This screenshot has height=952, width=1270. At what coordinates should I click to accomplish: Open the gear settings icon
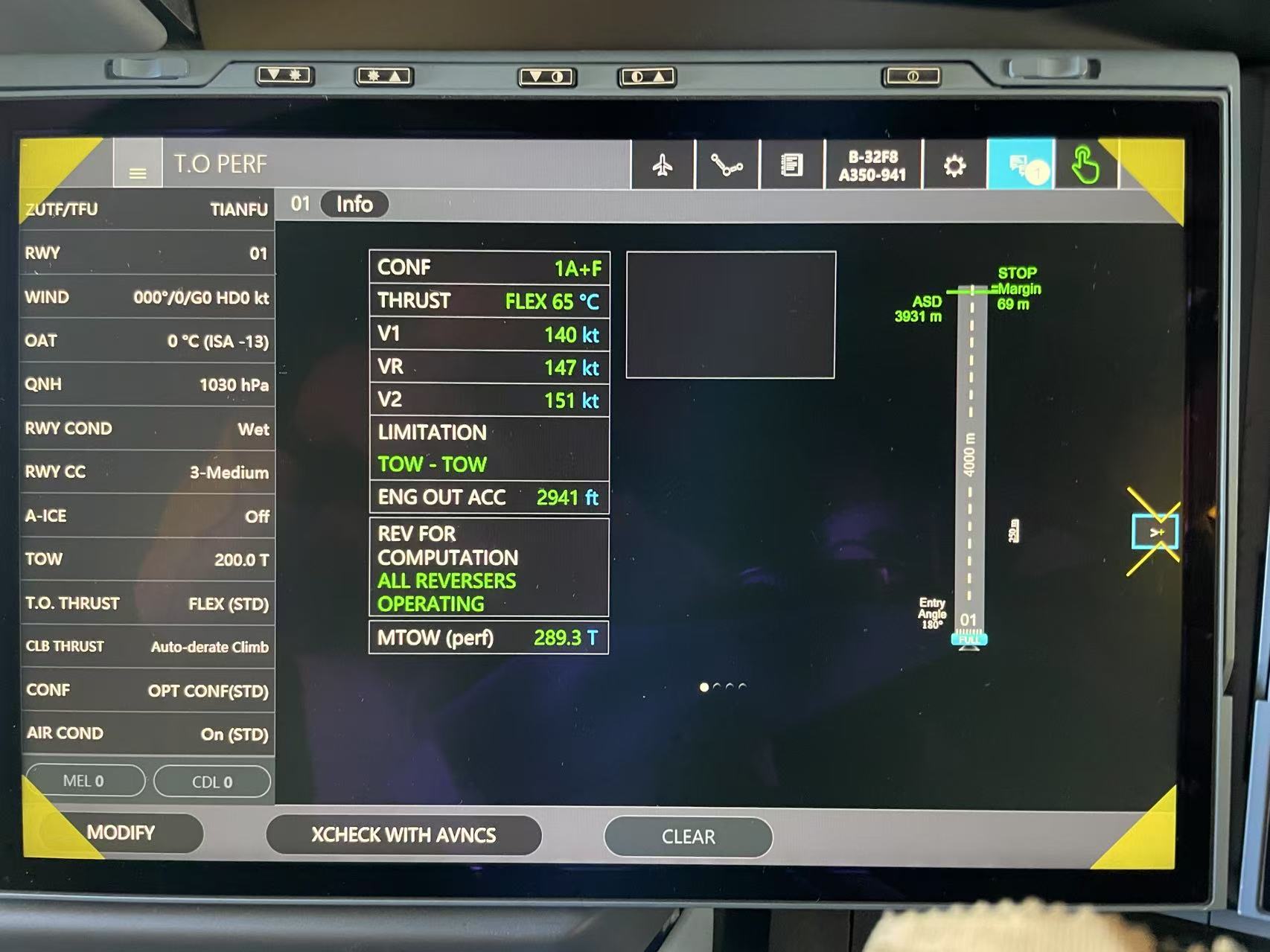tap(954, 165)
